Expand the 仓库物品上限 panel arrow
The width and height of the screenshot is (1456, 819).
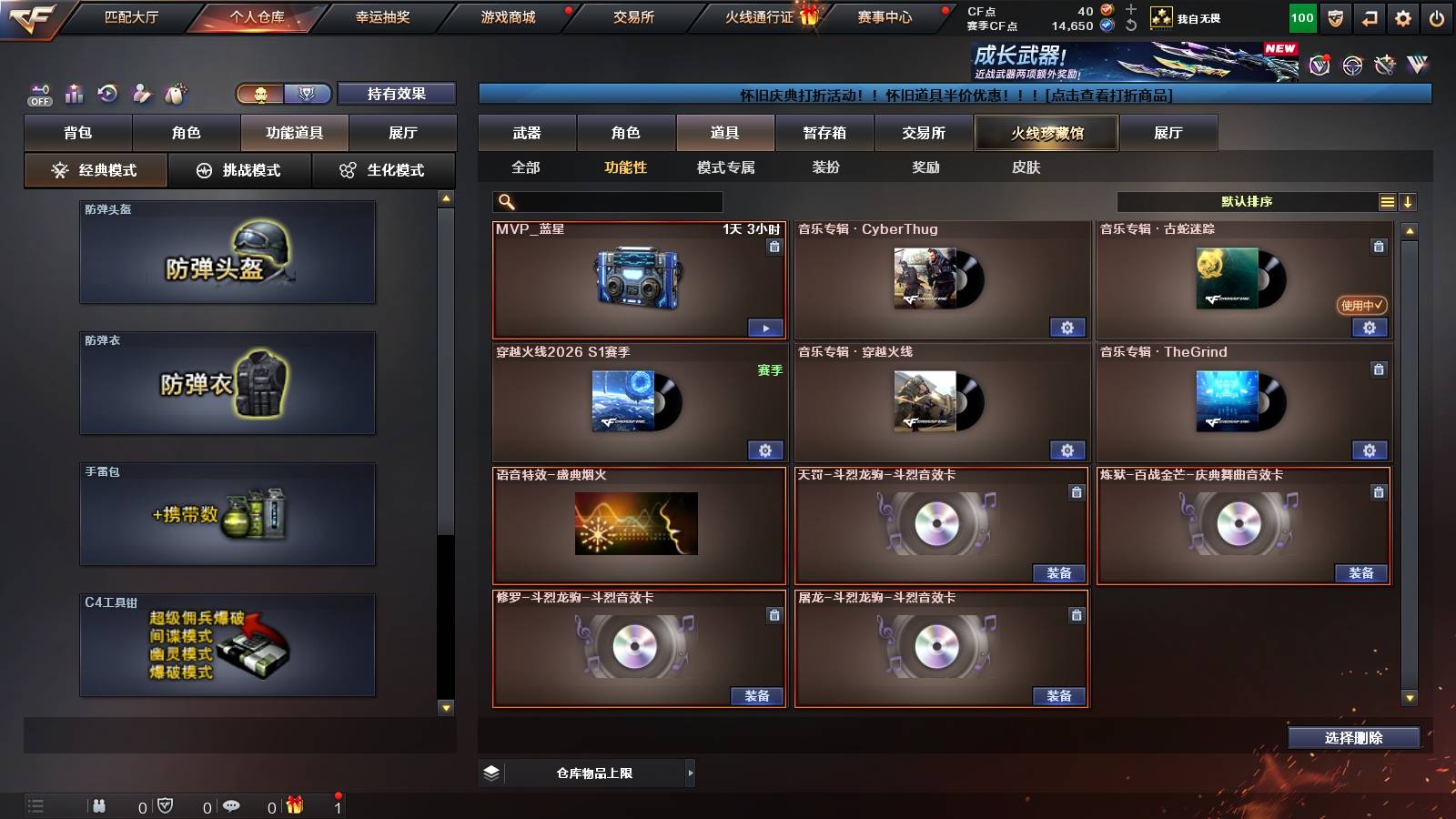690,773
